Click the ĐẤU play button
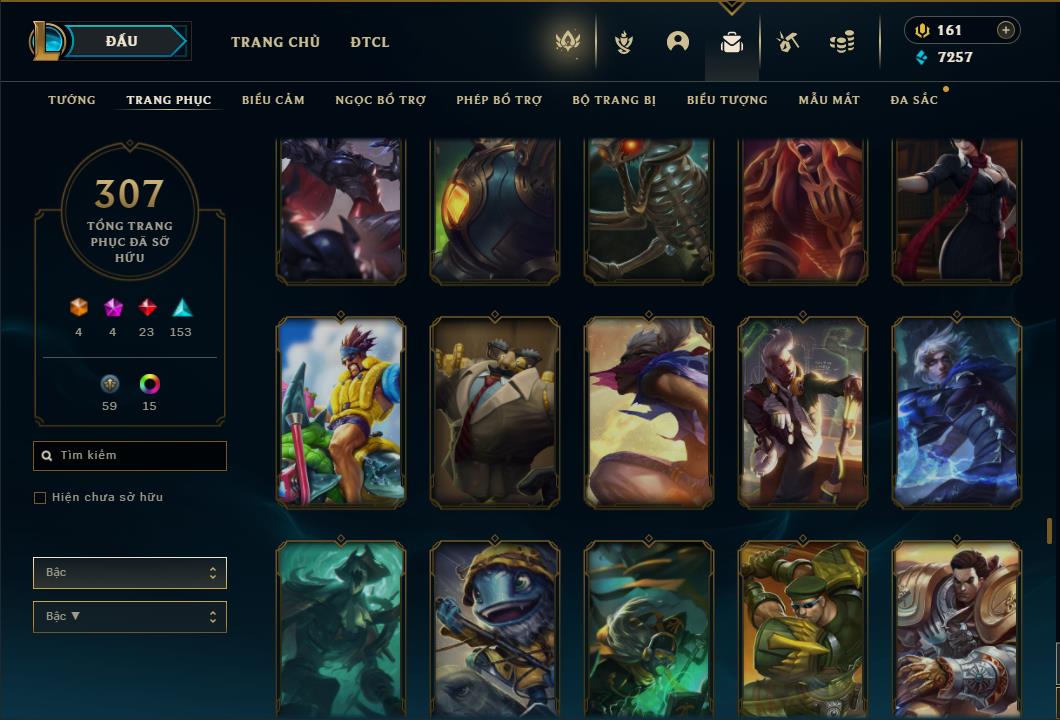 (x=122, y=41)
